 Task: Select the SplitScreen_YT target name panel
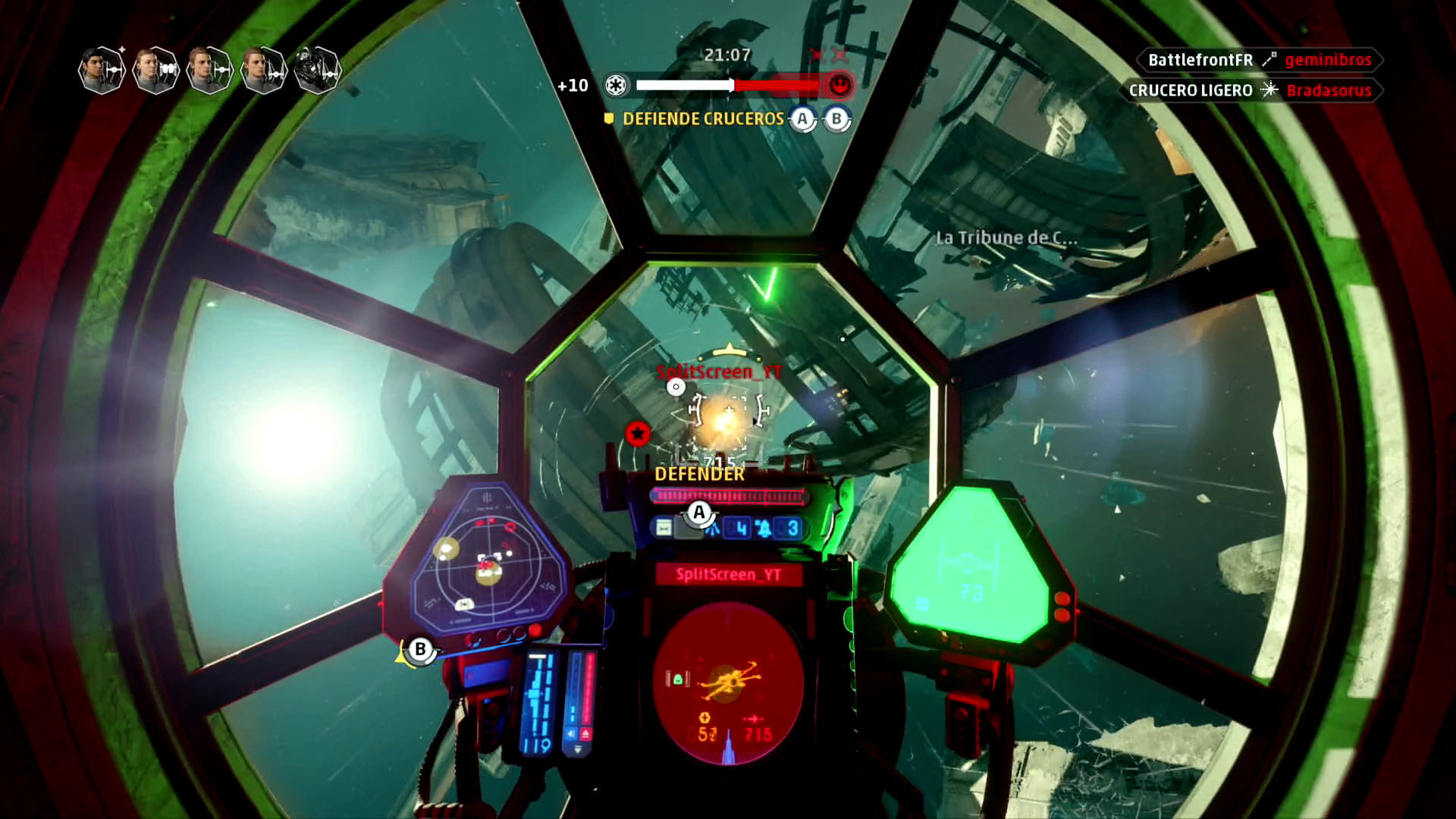(728, 575)
